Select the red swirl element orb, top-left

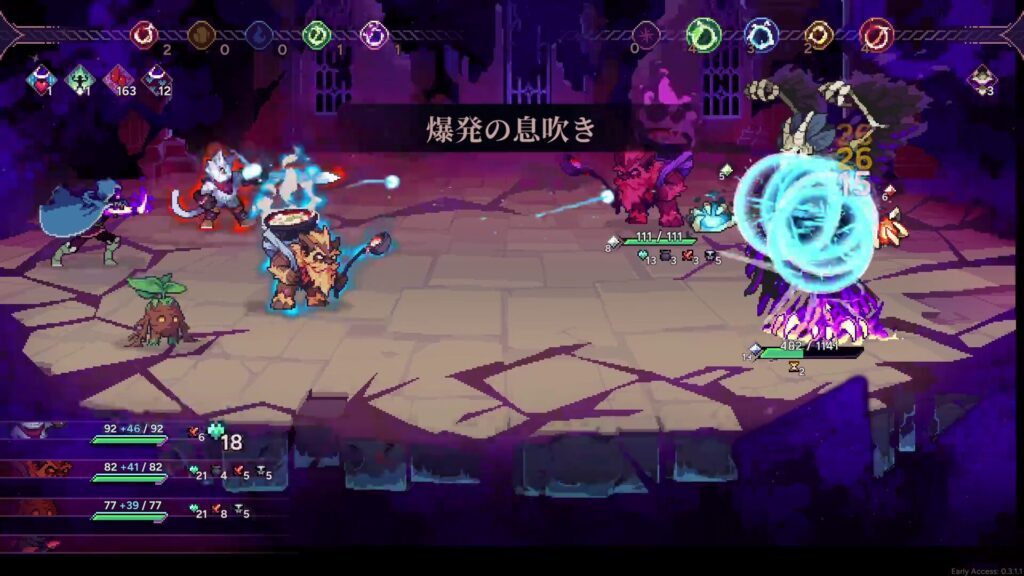[145, 35]
